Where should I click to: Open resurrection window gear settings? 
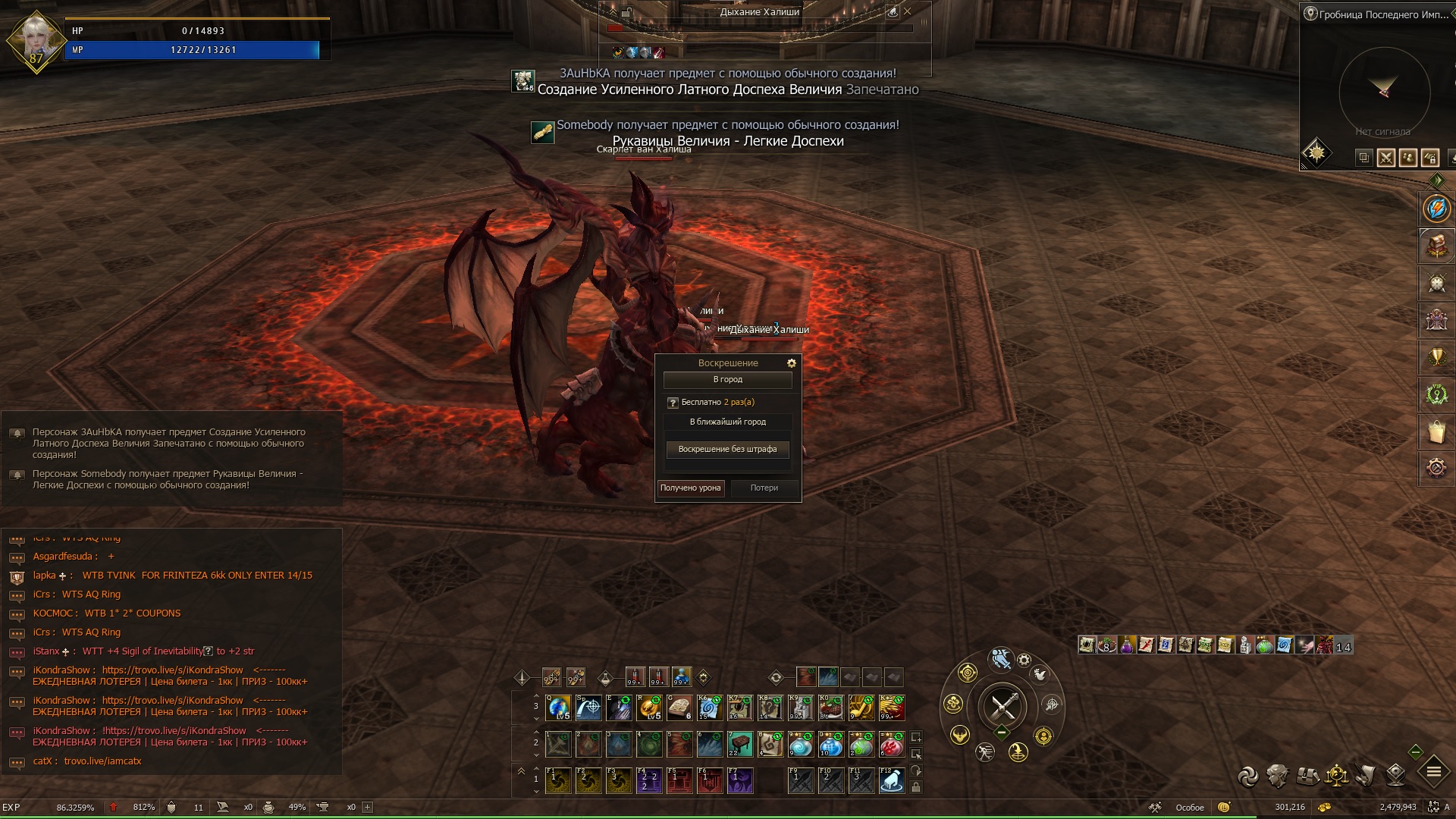pyautogui.click(x=792, y=363)
